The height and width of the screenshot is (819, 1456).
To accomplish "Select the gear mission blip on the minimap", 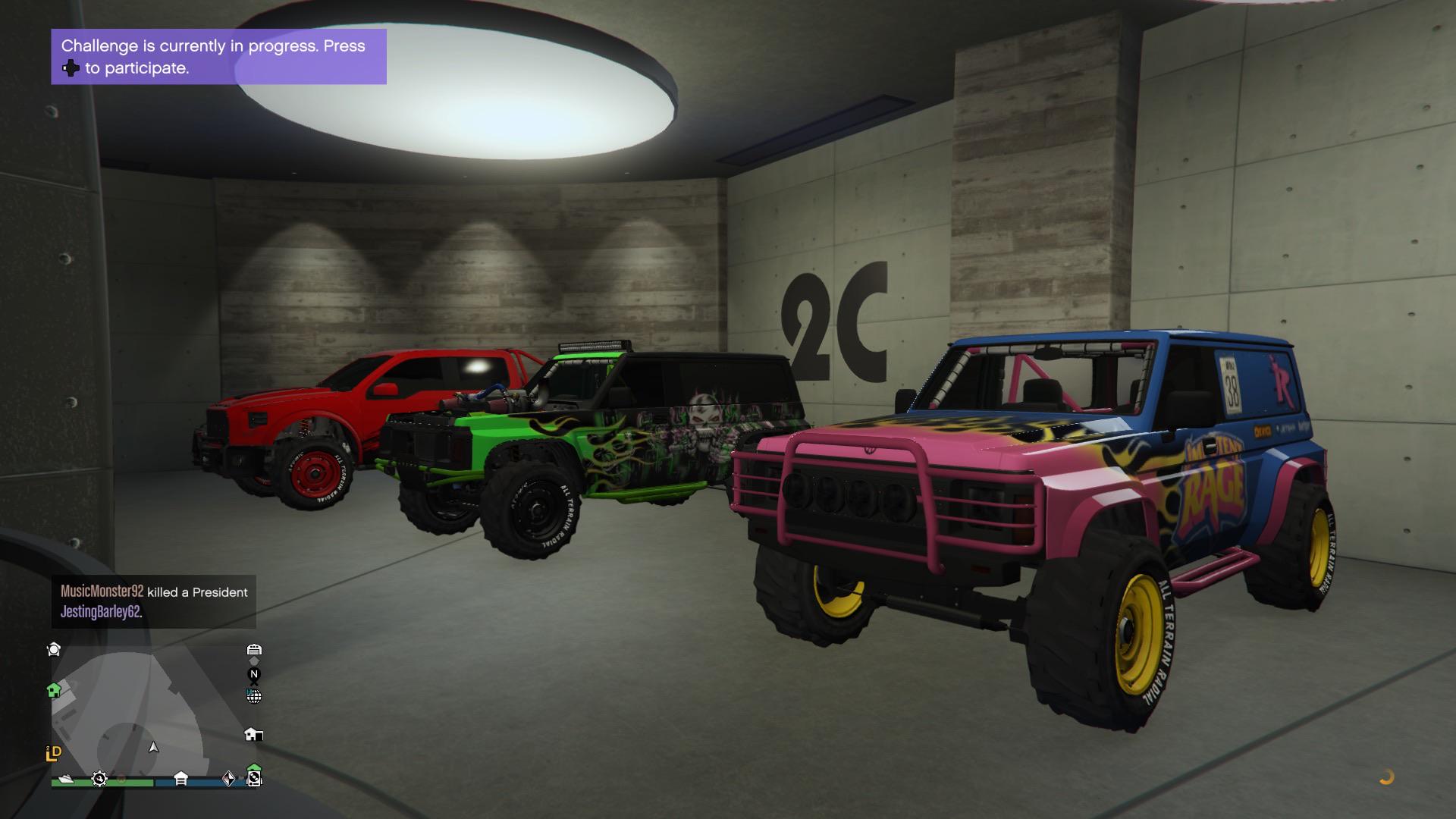I will click(x=99, y=779).
